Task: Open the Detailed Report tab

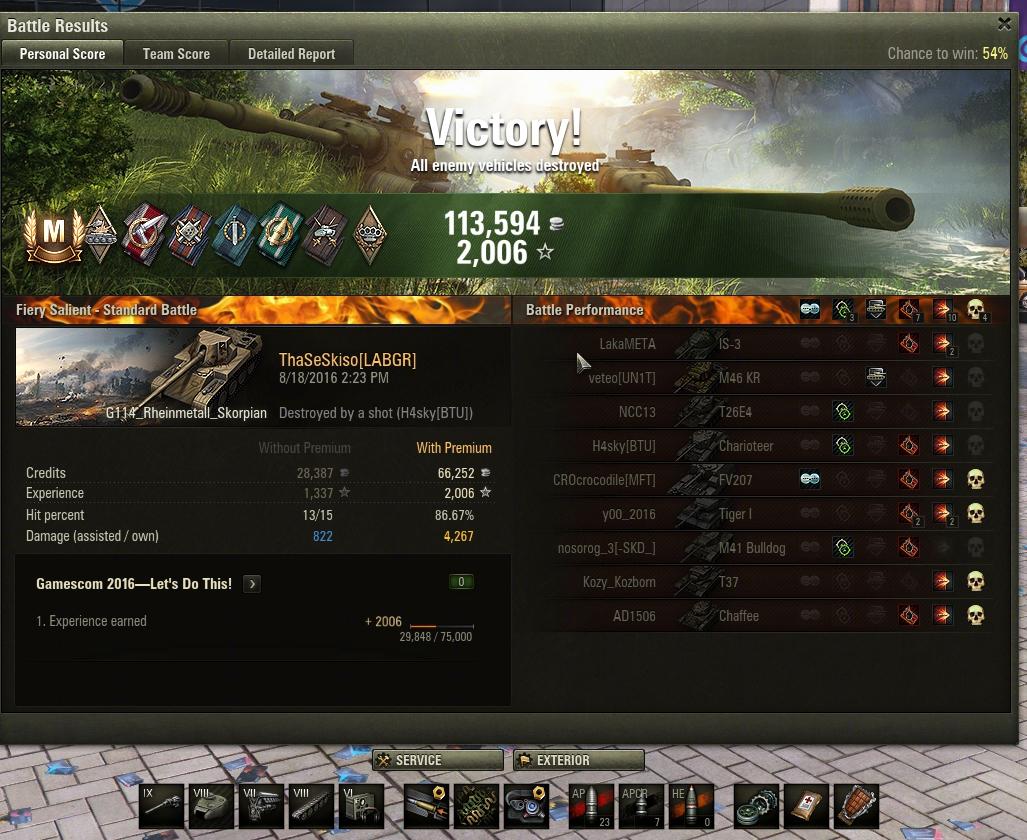Action: coord(291,54)
